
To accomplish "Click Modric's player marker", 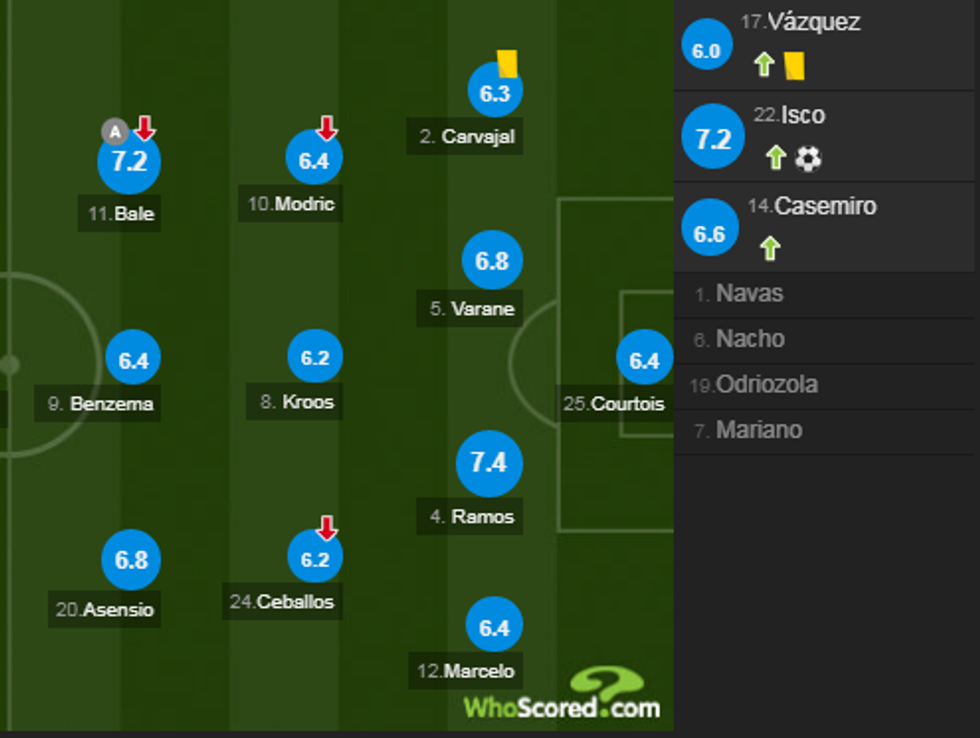I will point(314,160).
